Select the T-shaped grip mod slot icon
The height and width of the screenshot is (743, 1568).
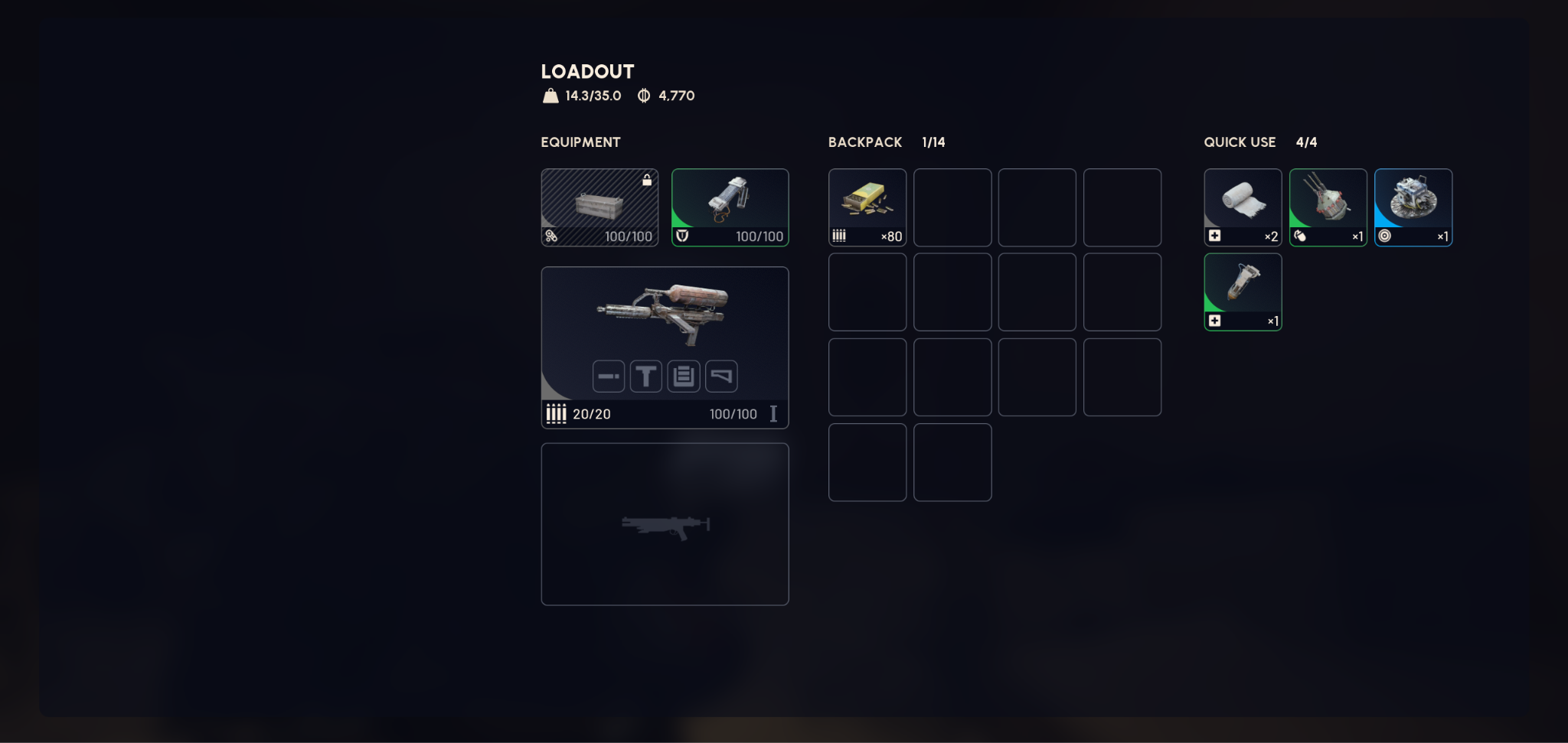click(645, 376)
